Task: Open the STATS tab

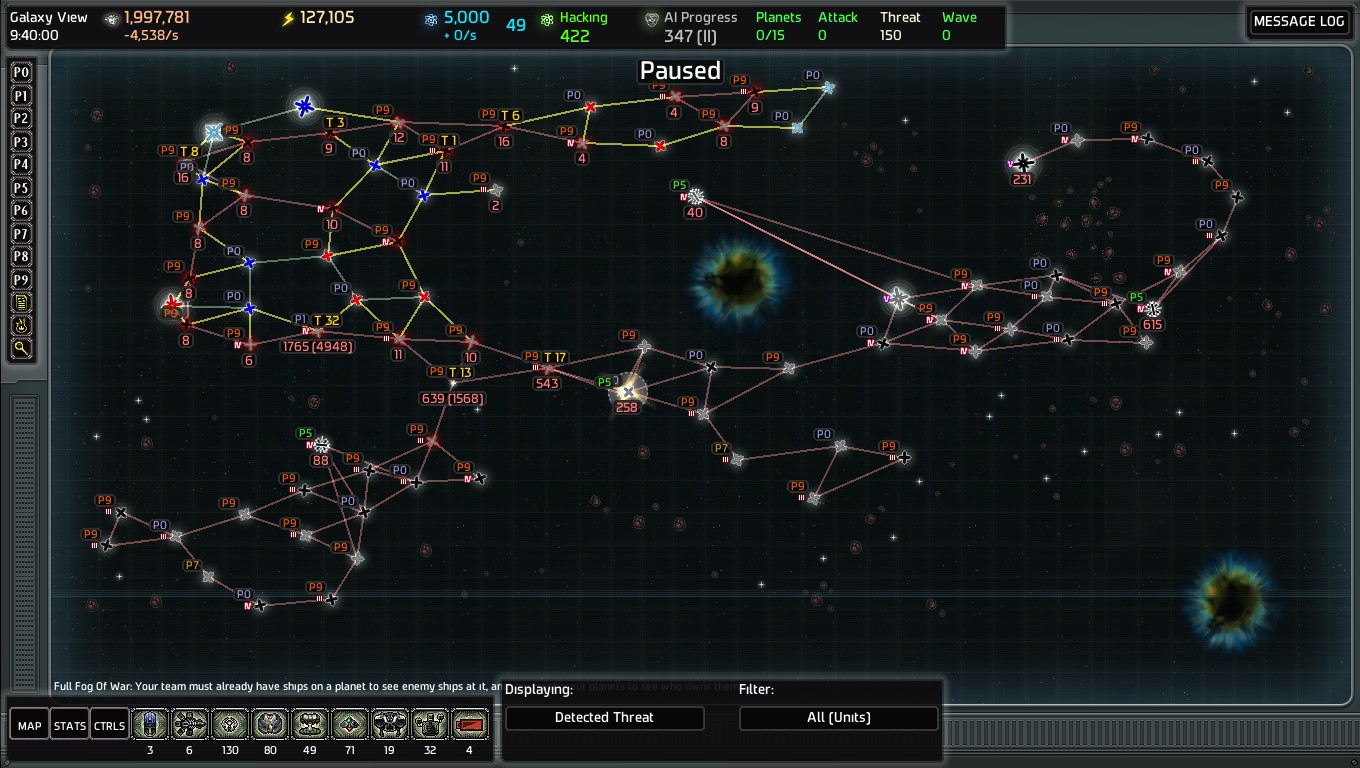Action: click(x=69, y=725)
